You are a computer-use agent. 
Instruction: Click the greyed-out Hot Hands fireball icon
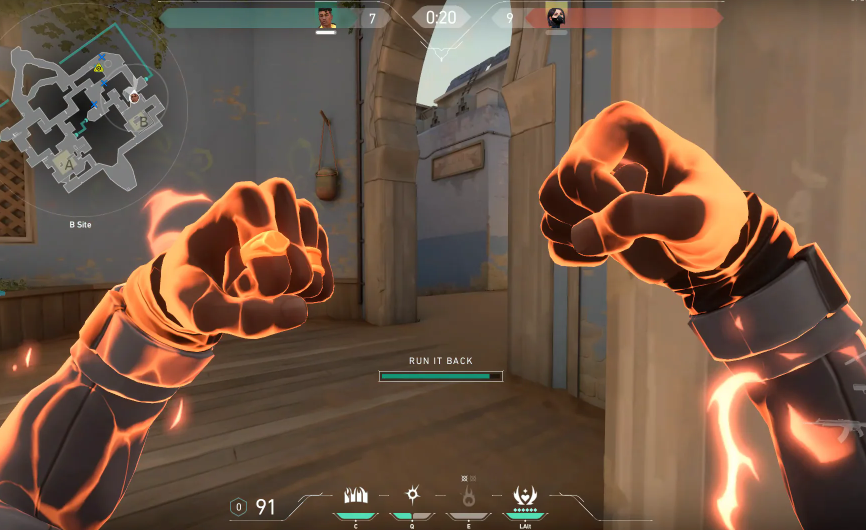(x=467, y=496)
